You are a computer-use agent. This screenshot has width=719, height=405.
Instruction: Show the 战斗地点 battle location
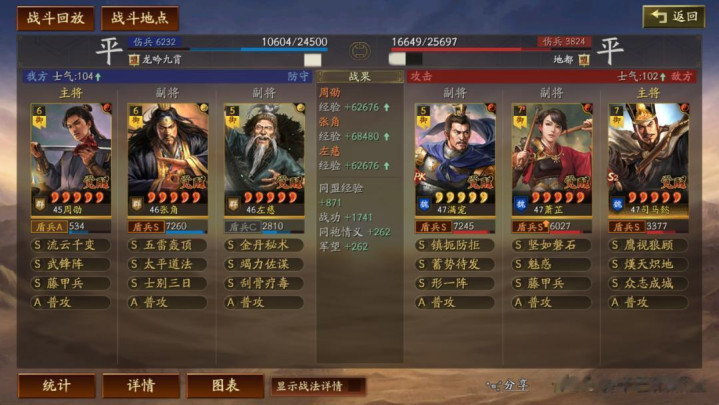(140, 18)
